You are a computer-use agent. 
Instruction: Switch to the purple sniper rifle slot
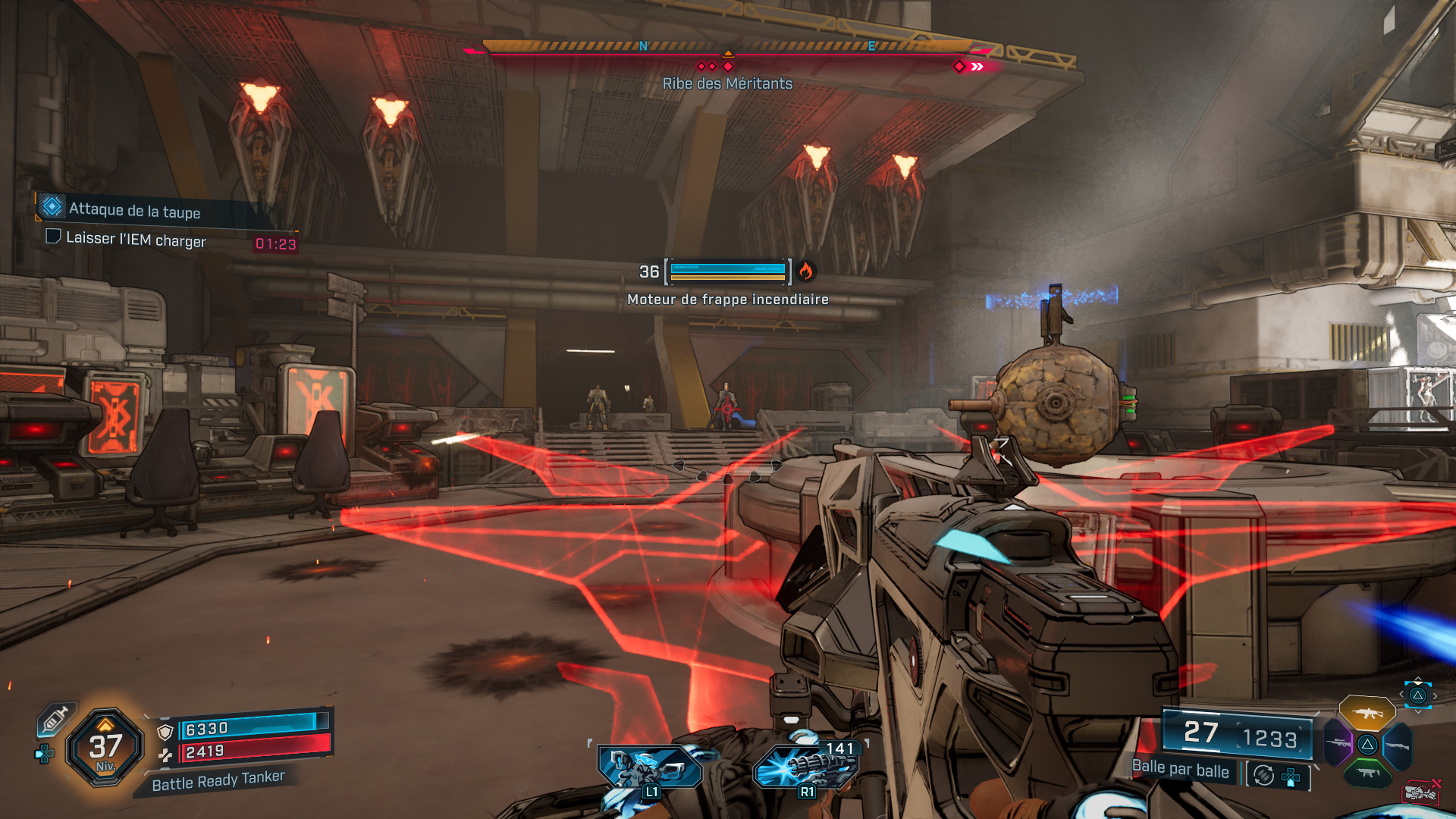1338,744
